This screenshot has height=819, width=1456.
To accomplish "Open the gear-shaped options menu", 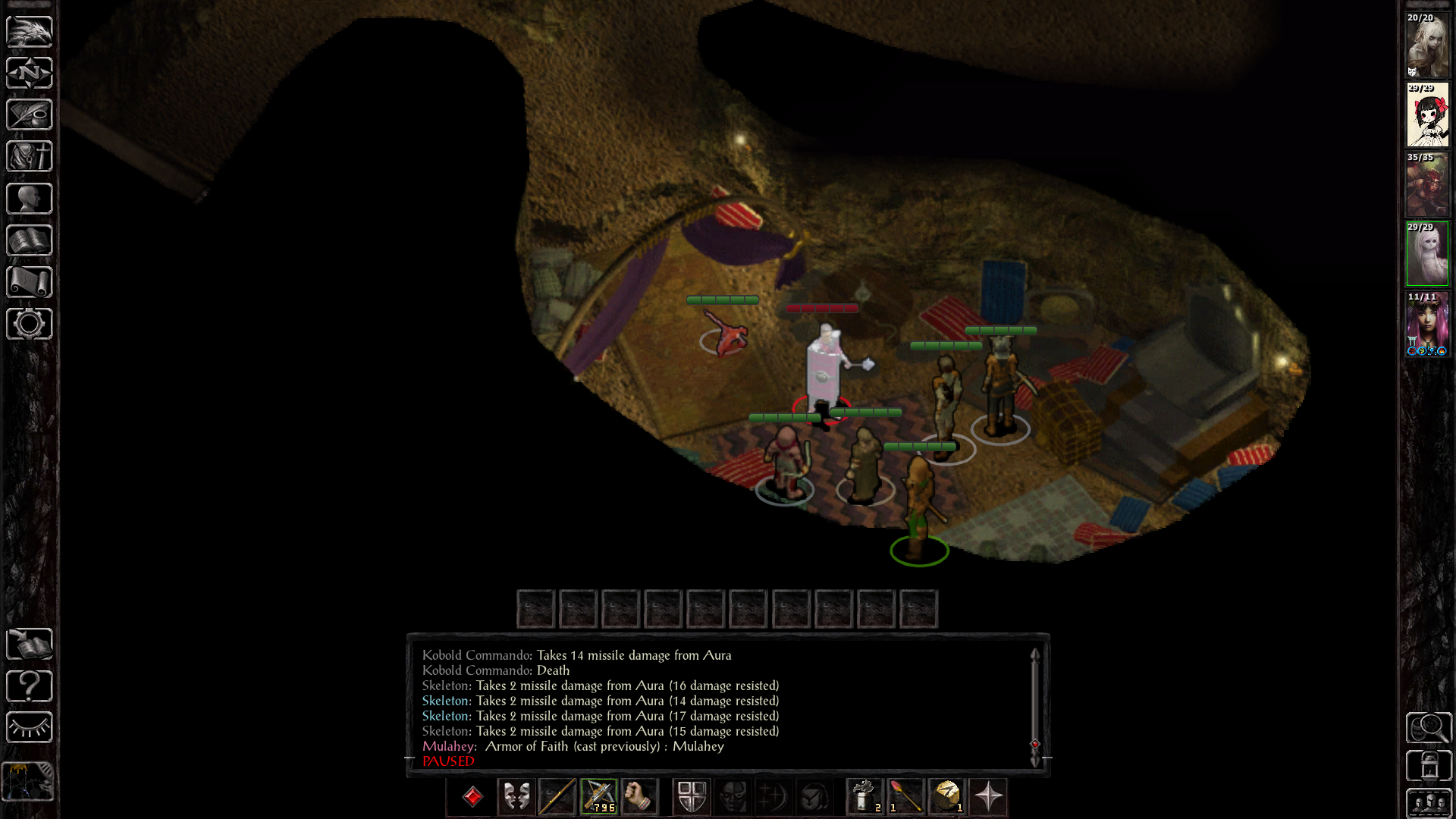I will point(30,324).
